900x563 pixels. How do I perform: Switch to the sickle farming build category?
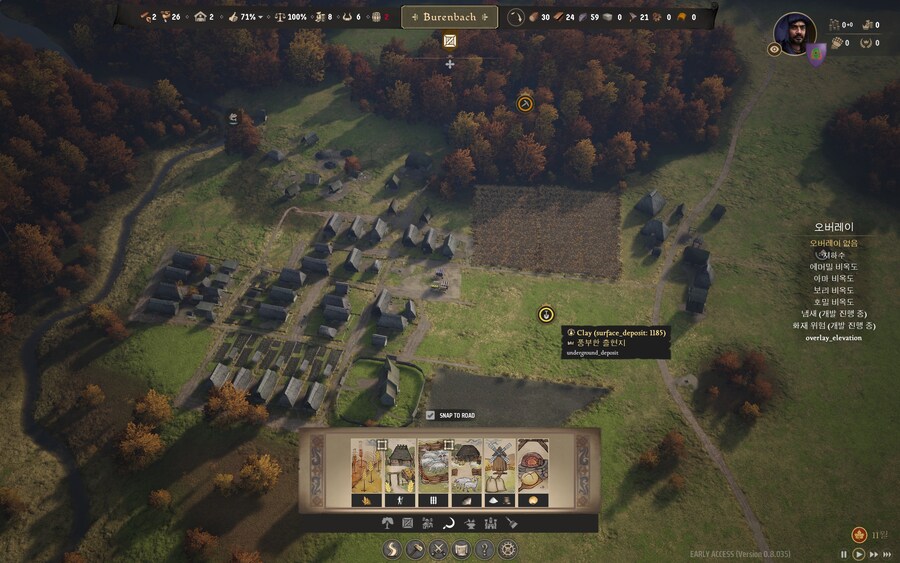(449, 523)
